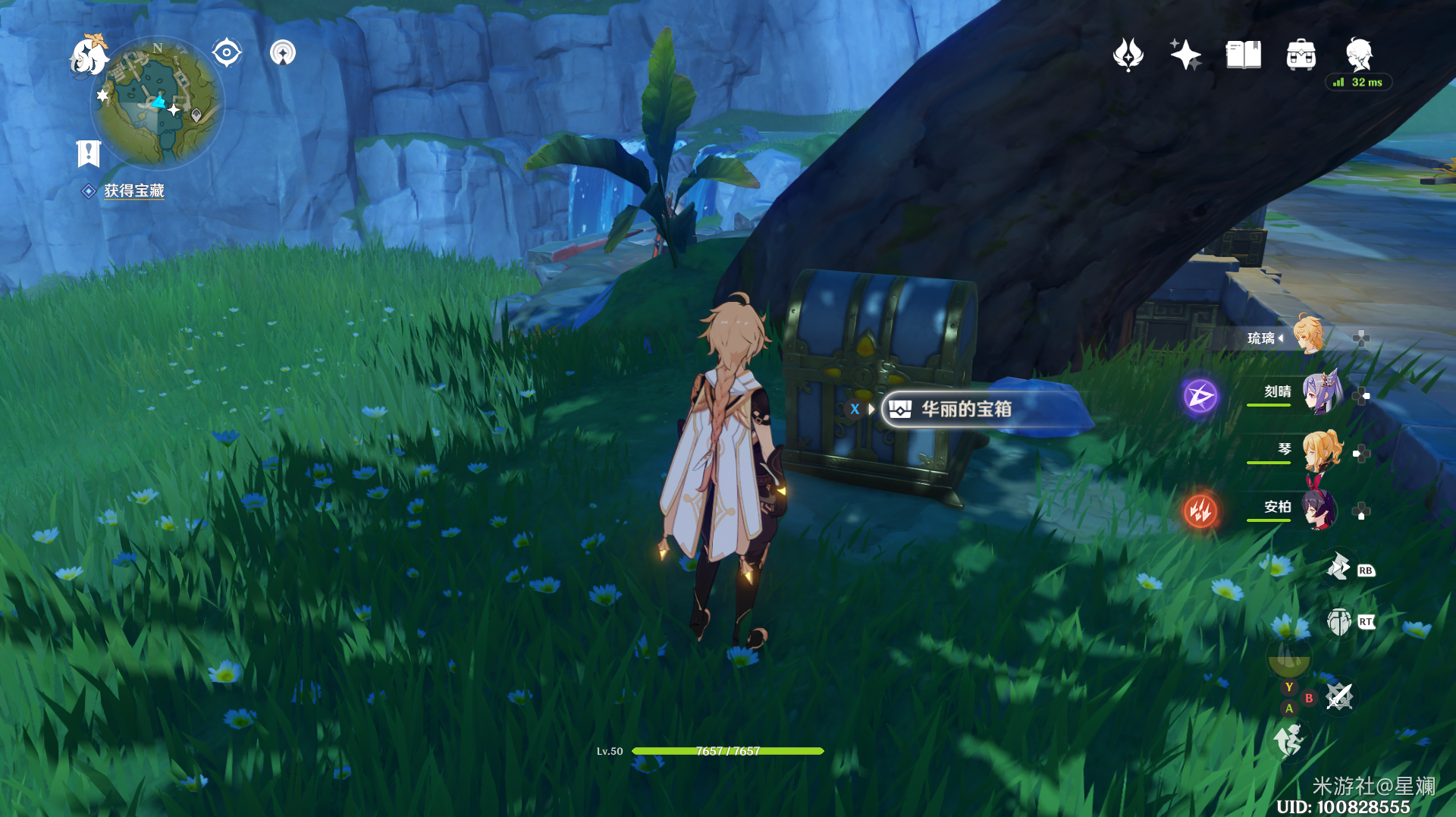
Task: Select the 获得宝藏 quest tracker
Action: tap(133, 191)
